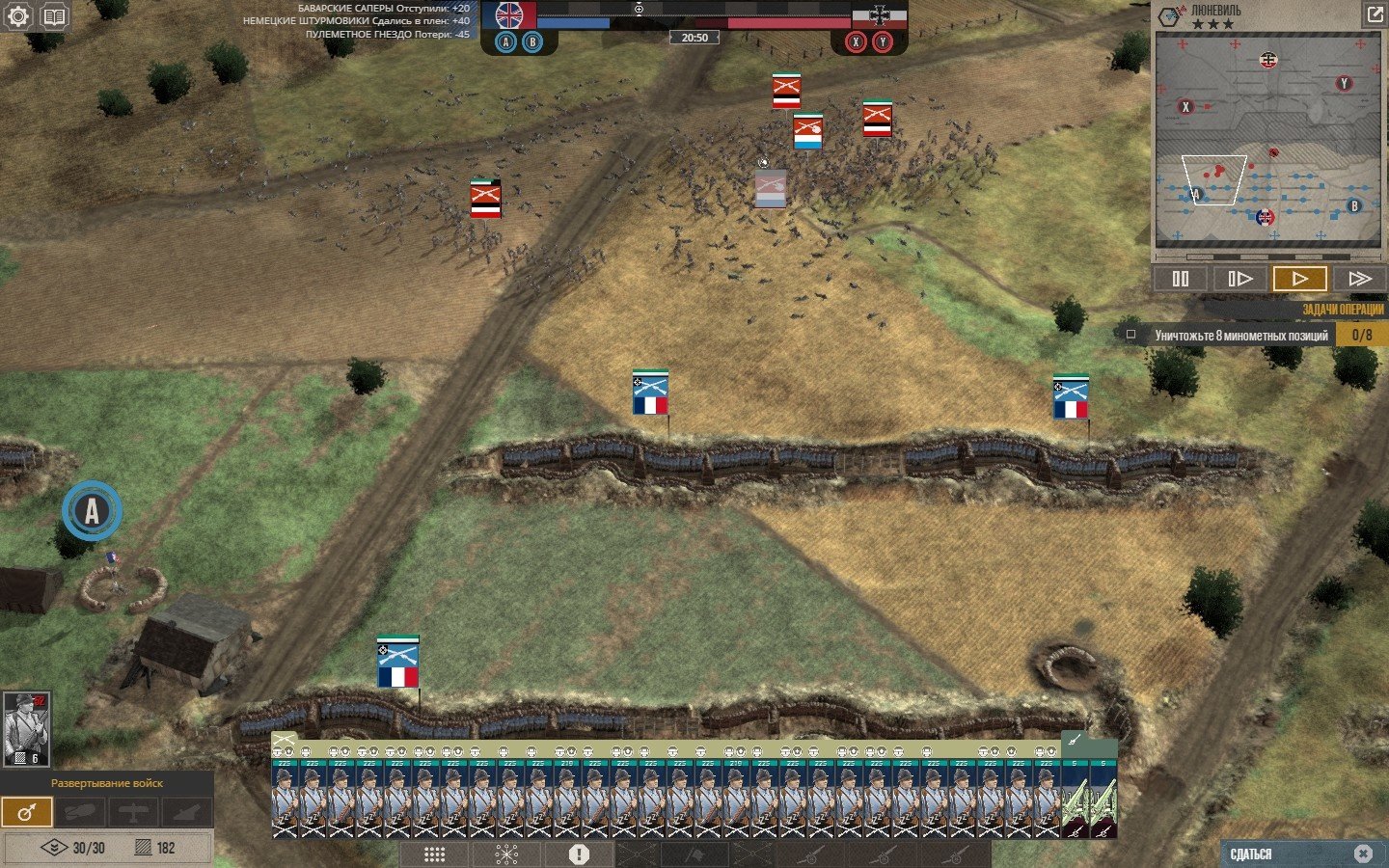The height and width of the screenshot is (868, 1389).
Task: Select the troop deployment tab
Action: pyautogui.click(x=27, y=812)
